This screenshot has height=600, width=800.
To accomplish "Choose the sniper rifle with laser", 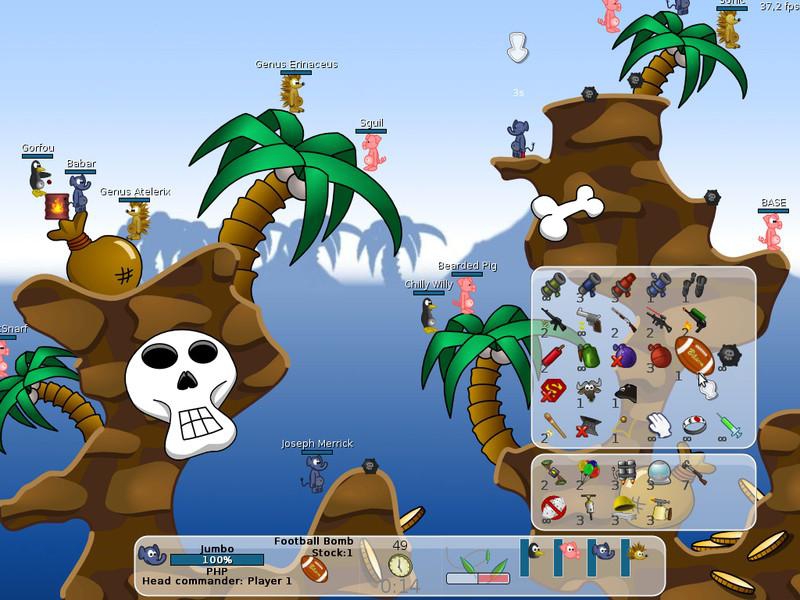I will pos(657,320).
